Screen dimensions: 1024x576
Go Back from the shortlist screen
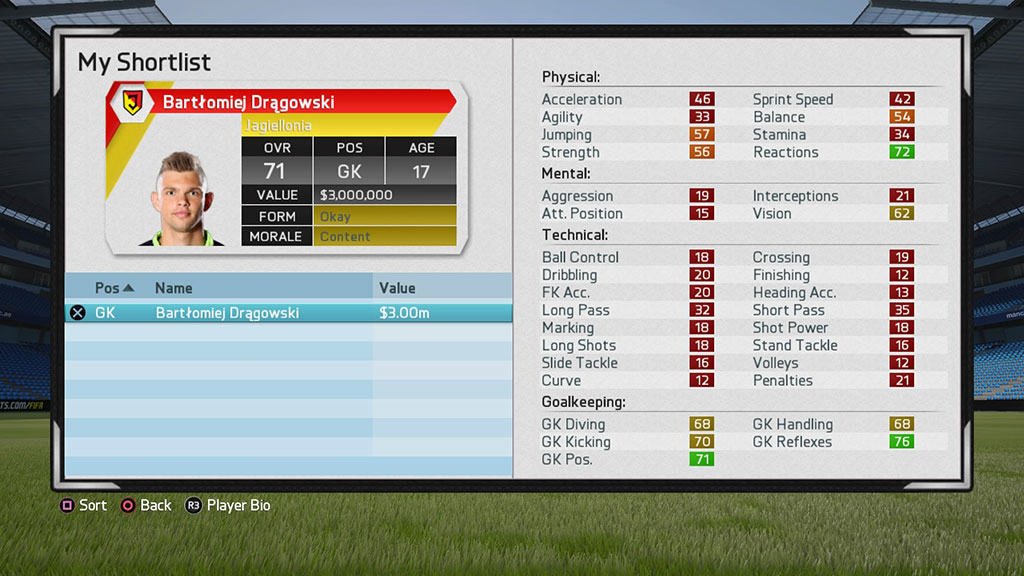[146, 505]
